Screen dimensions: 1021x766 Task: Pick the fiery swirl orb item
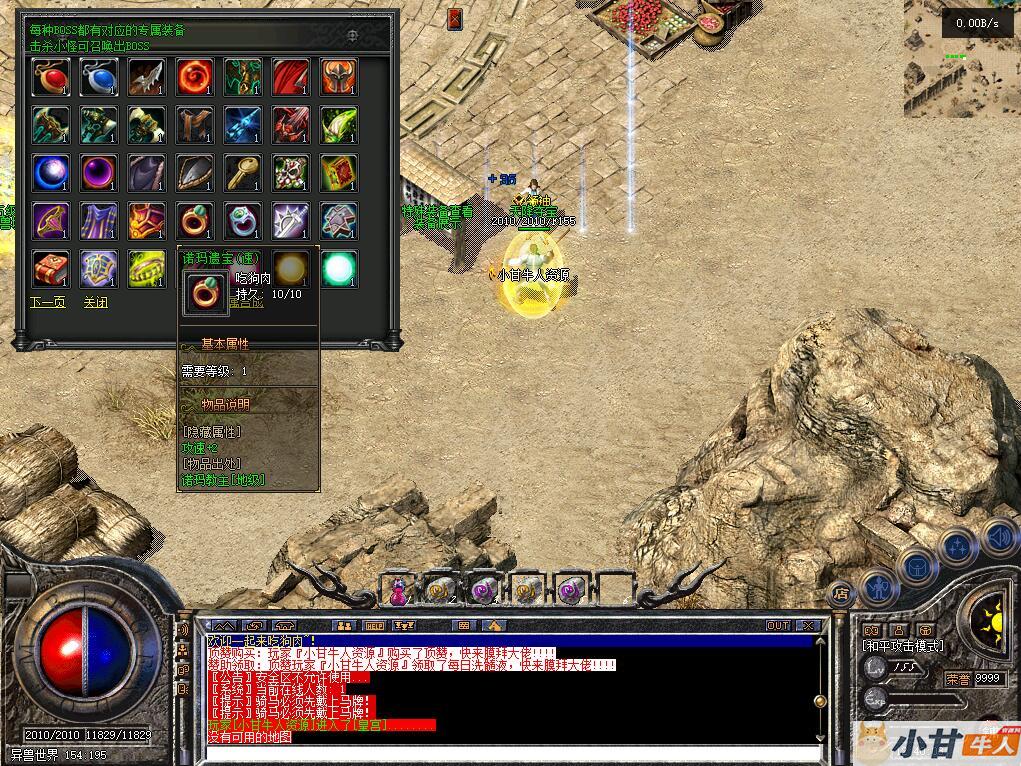[x=195, y=77]
